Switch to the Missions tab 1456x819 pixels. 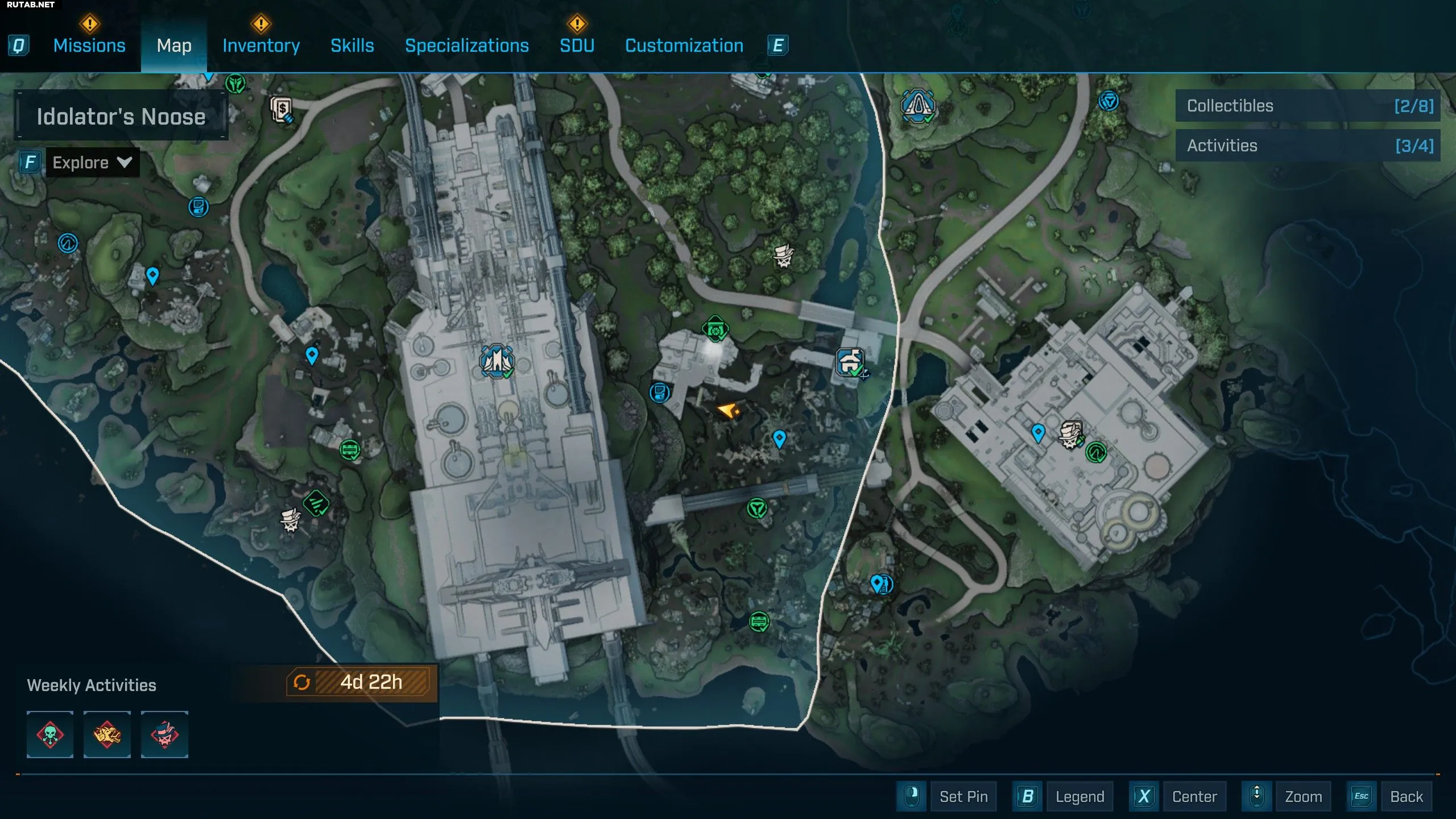point(89,45)
